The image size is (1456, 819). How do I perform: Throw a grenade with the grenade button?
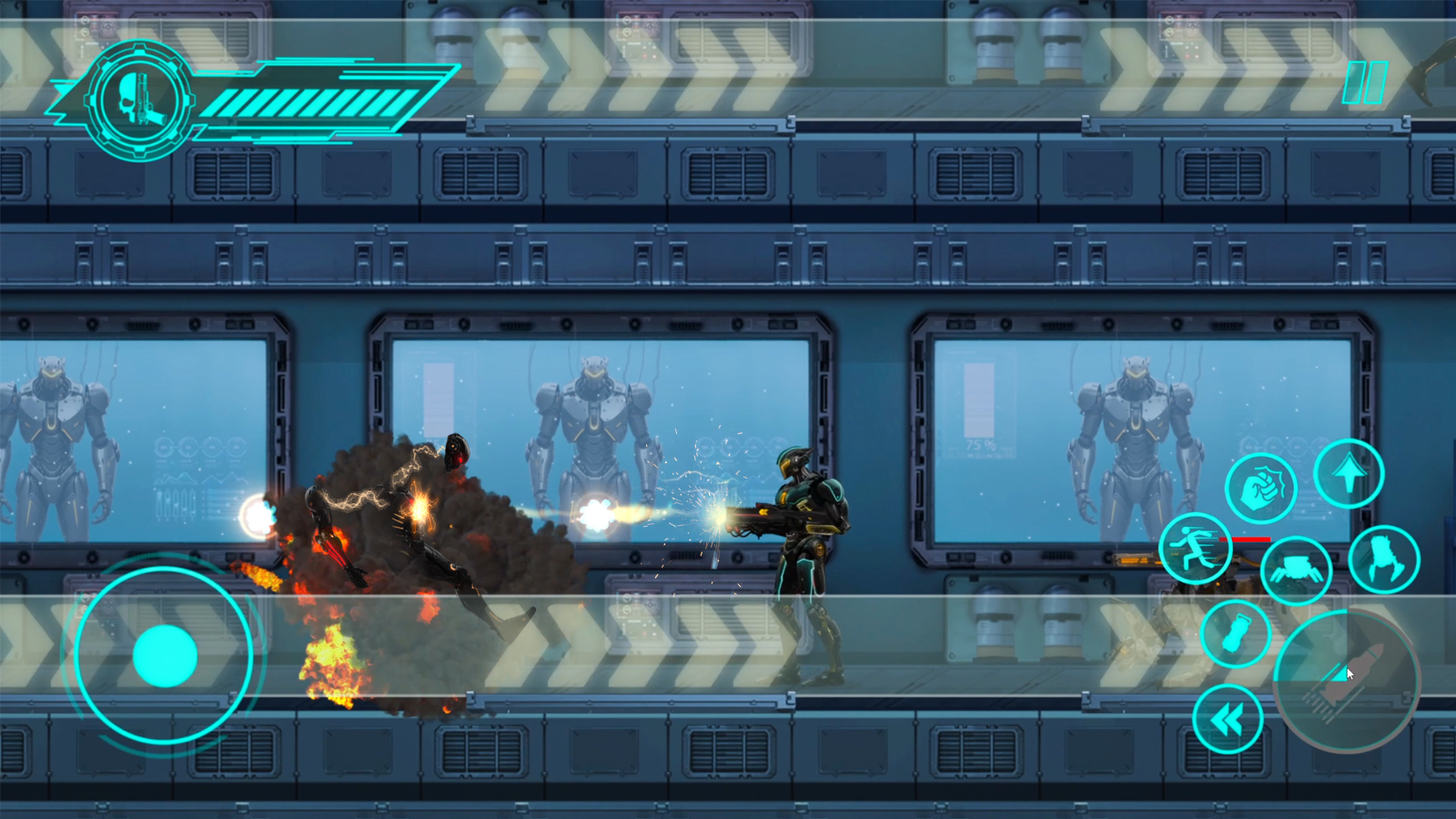click(x=1235, y=634)
